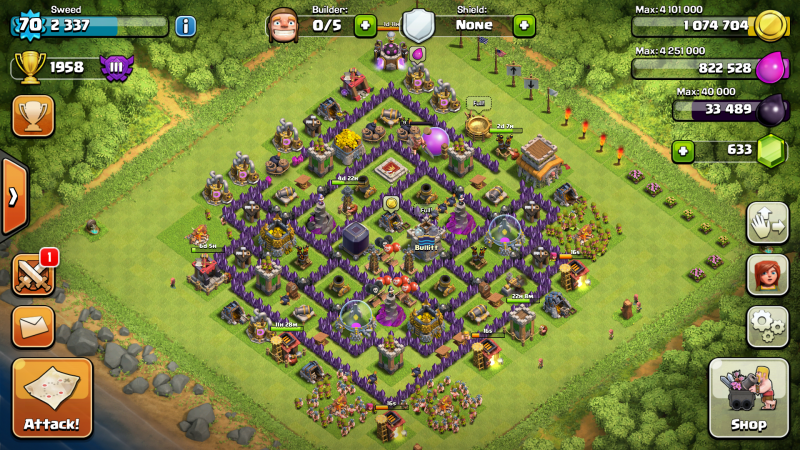The height and width of the screenshot is (450, 800).
Task: Open the mail inbox envelope
Action: pyautogui.click(x=33, y=326)
